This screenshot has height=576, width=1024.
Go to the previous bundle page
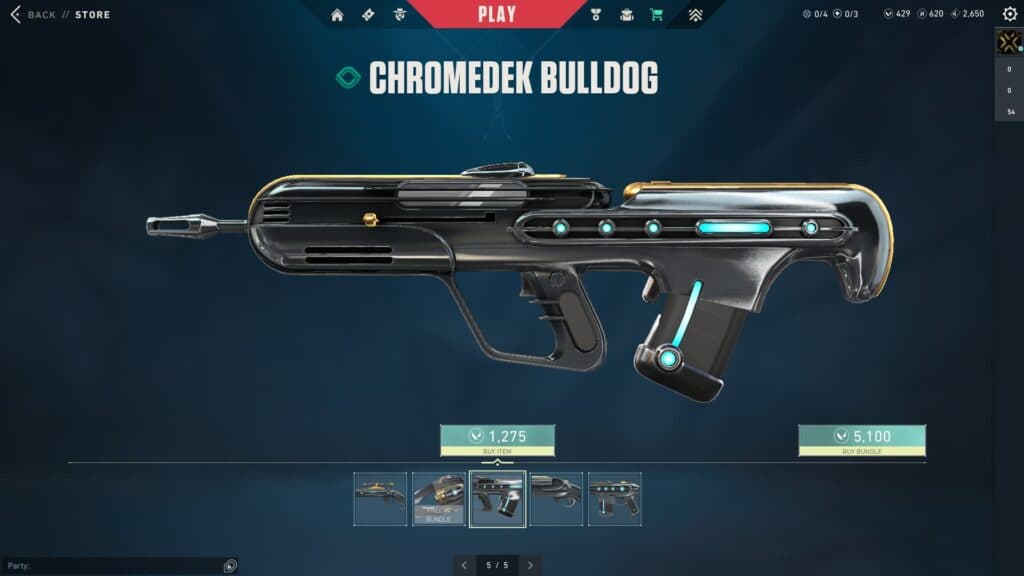pos(464,565)
